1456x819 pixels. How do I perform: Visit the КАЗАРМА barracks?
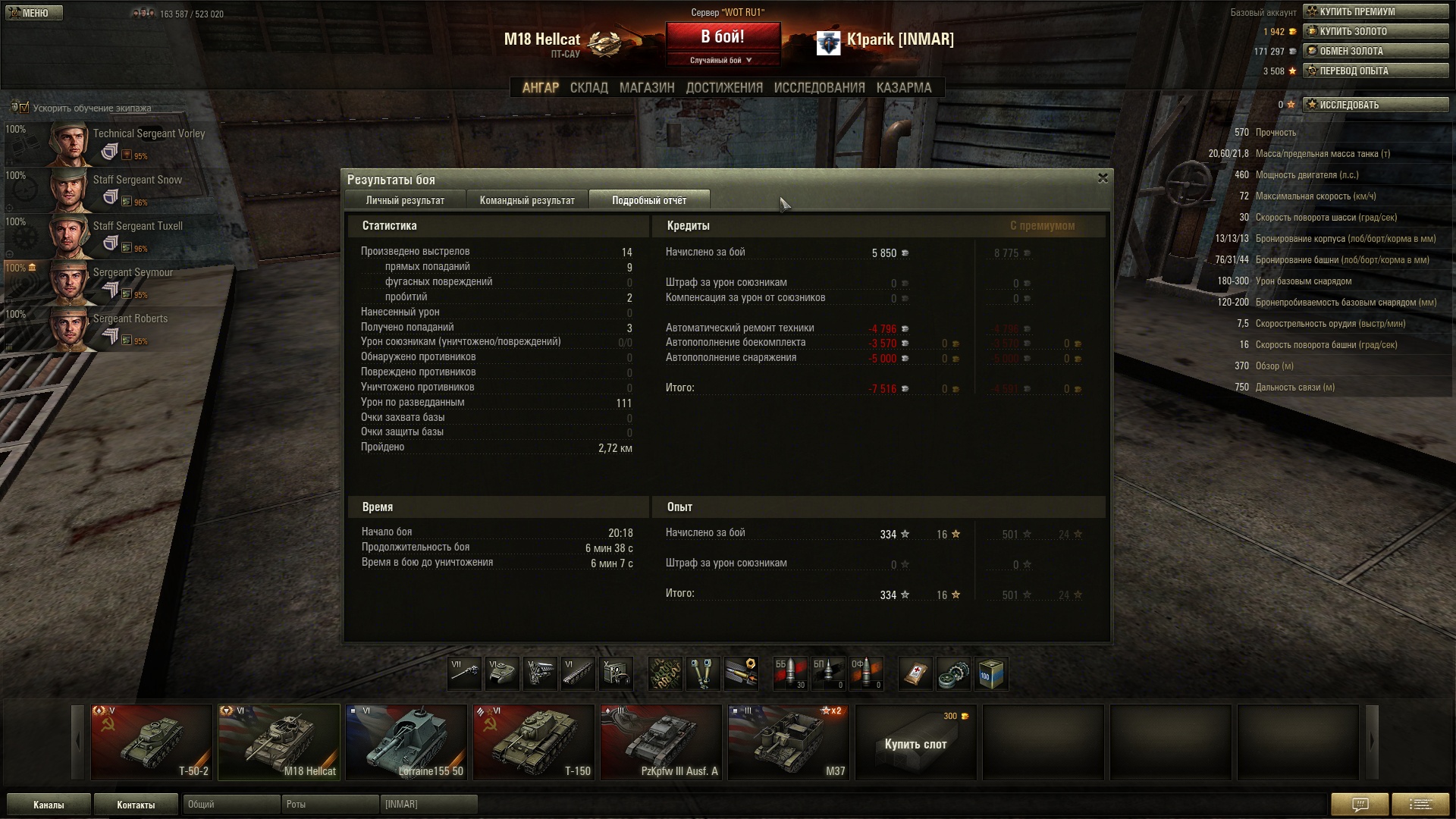903,88
